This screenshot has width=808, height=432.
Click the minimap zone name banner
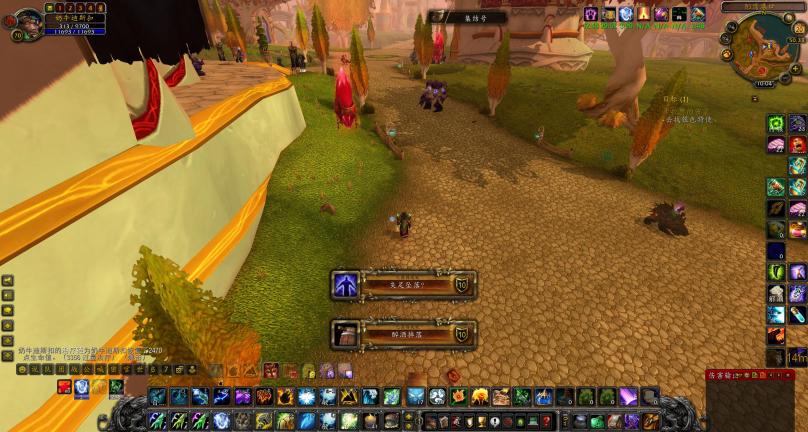764,6
